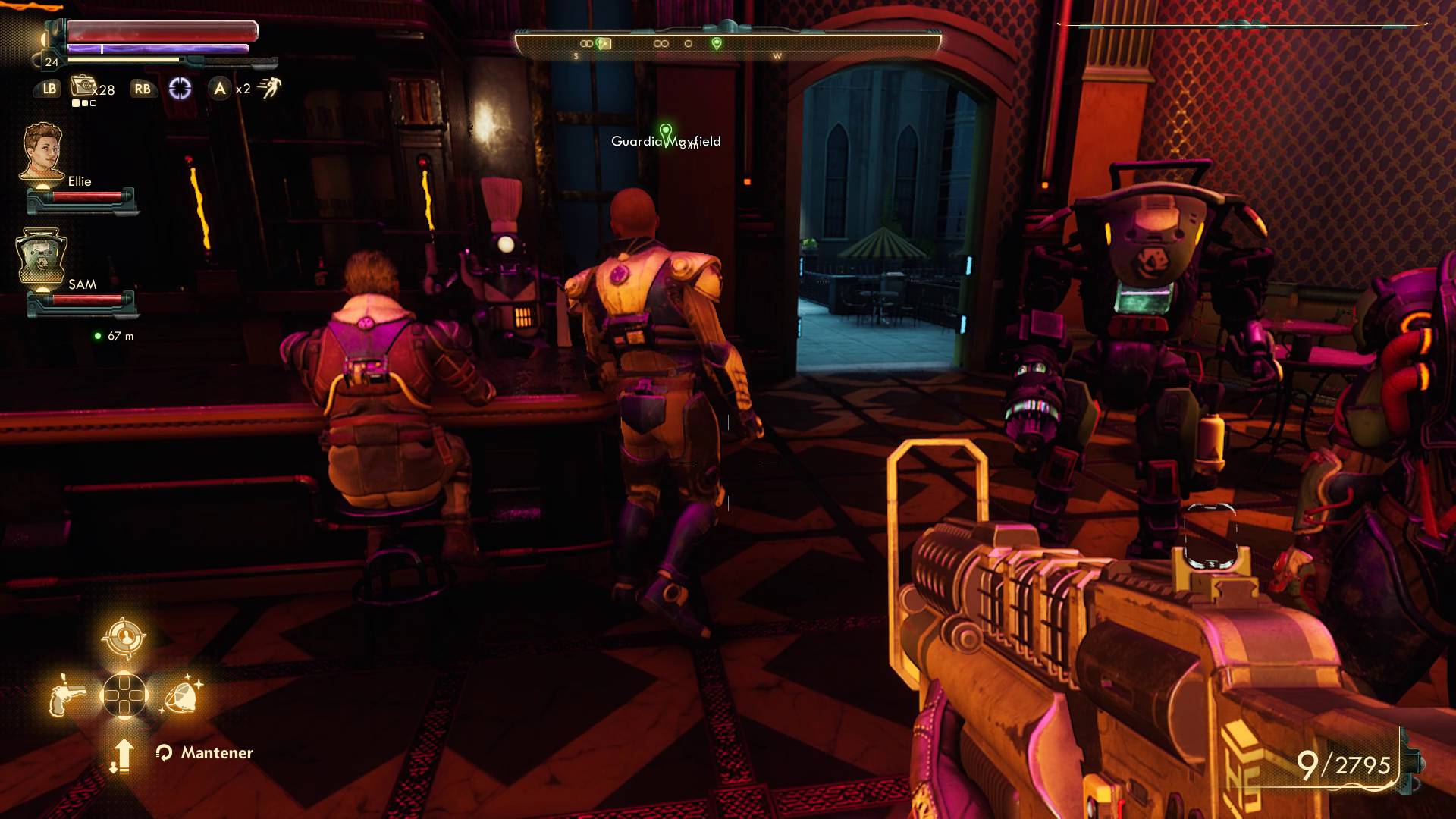This screenshot has height=819, width=1456.
Task: Click the Guardia Mayfield quest marker
Action: tap(665, 133)
